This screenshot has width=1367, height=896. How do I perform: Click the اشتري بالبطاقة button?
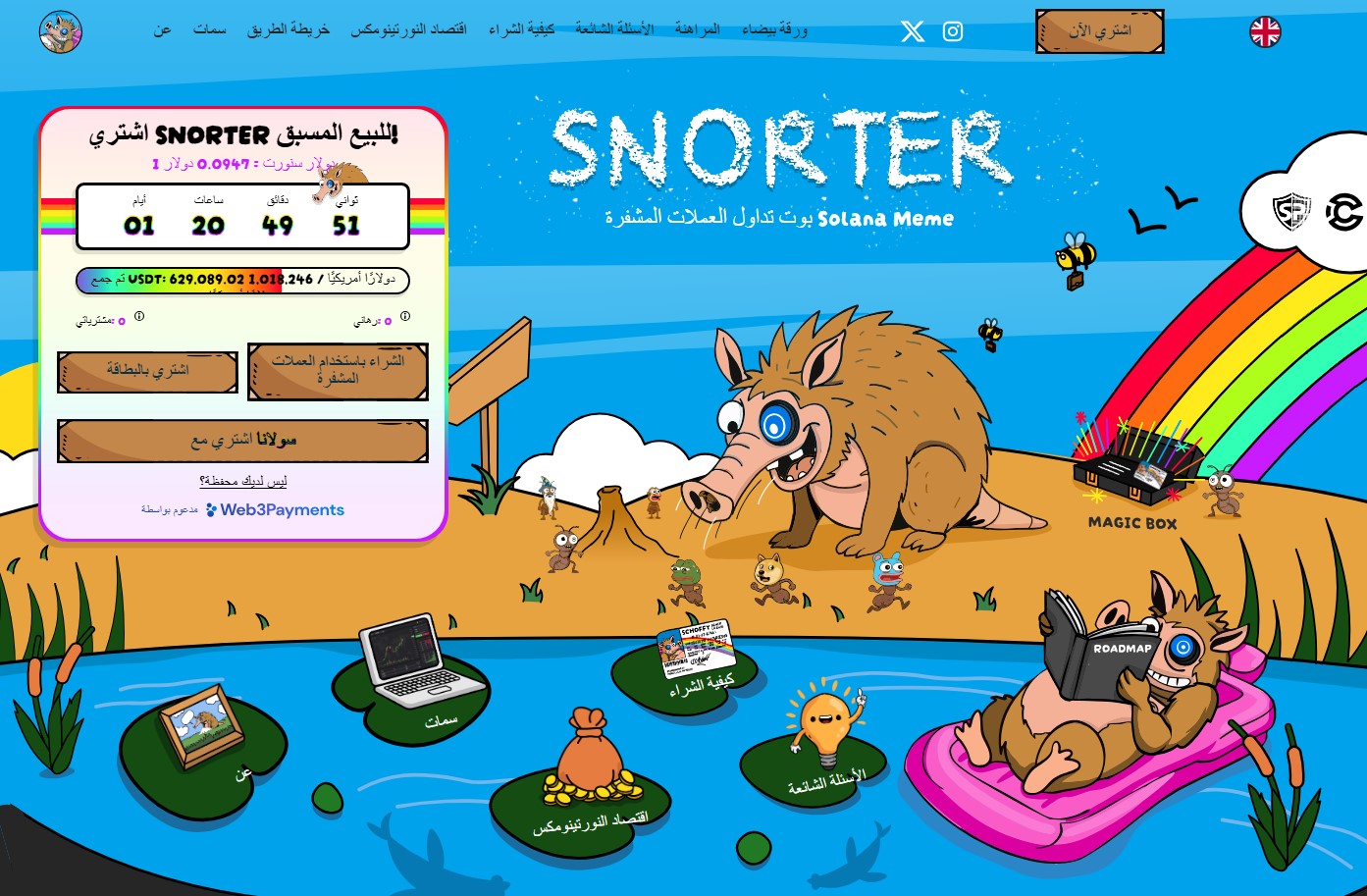[x=147, y=372]
